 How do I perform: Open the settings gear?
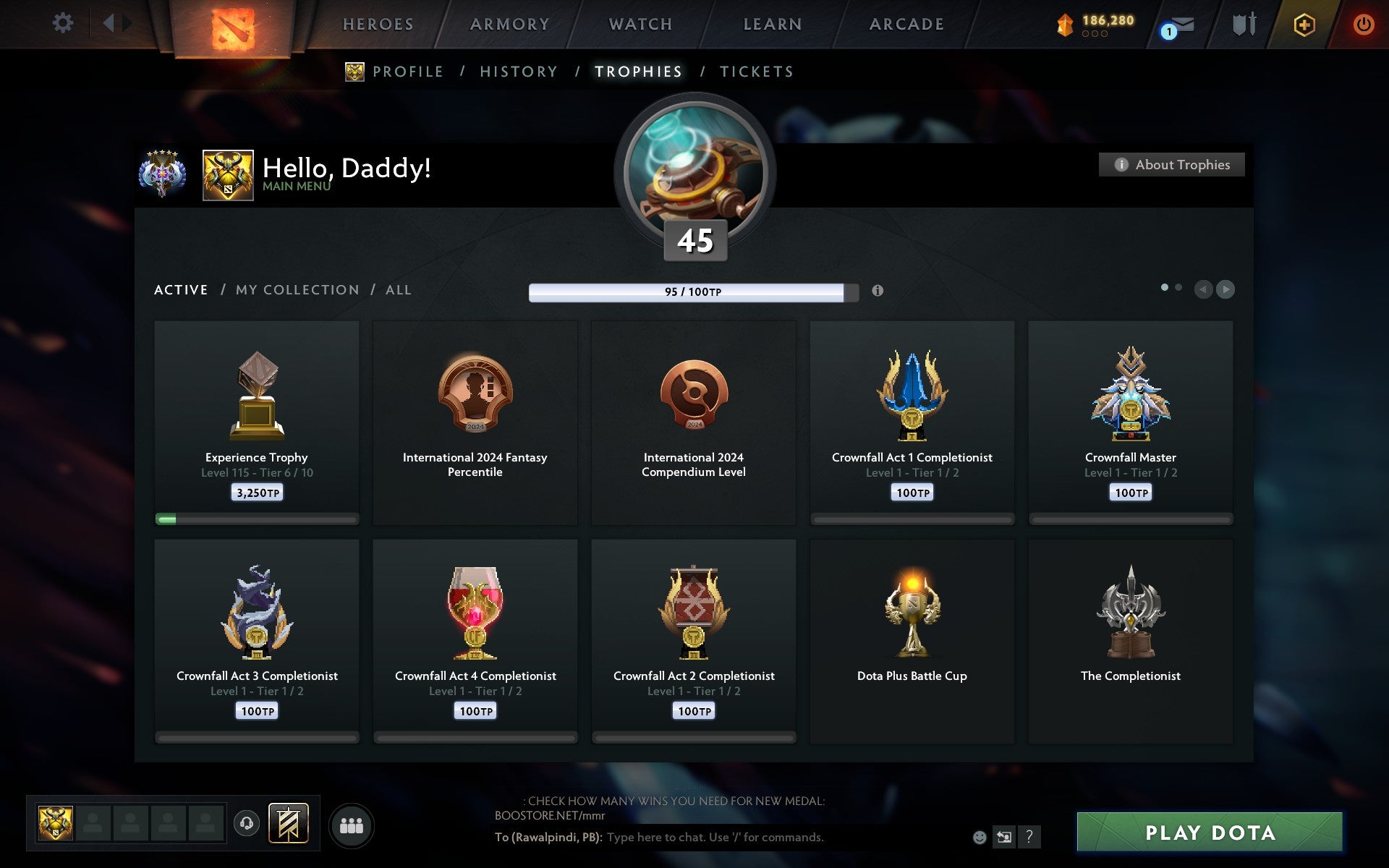[64, 23]
